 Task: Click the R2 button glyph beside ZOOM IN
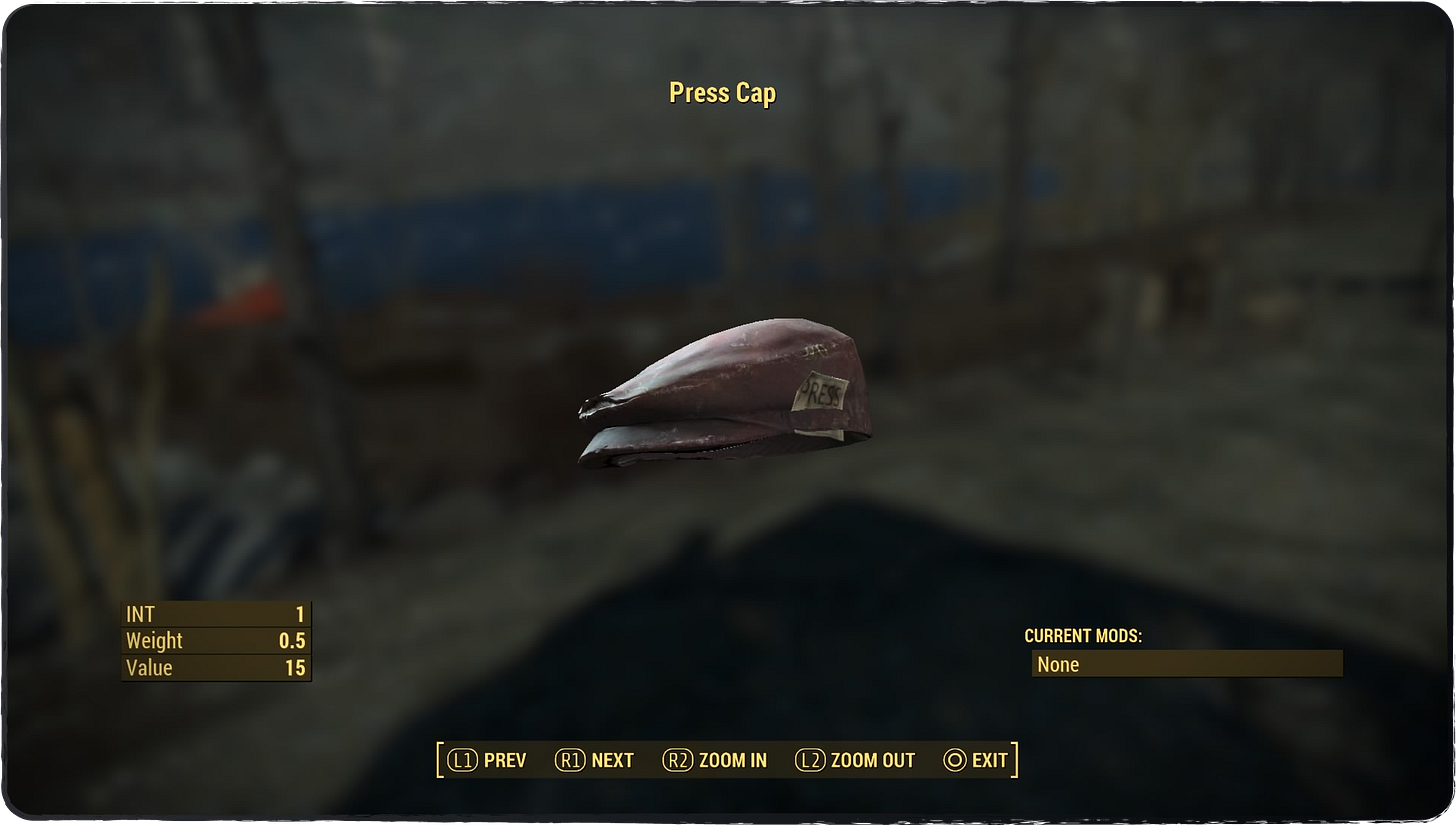[679, 760]
